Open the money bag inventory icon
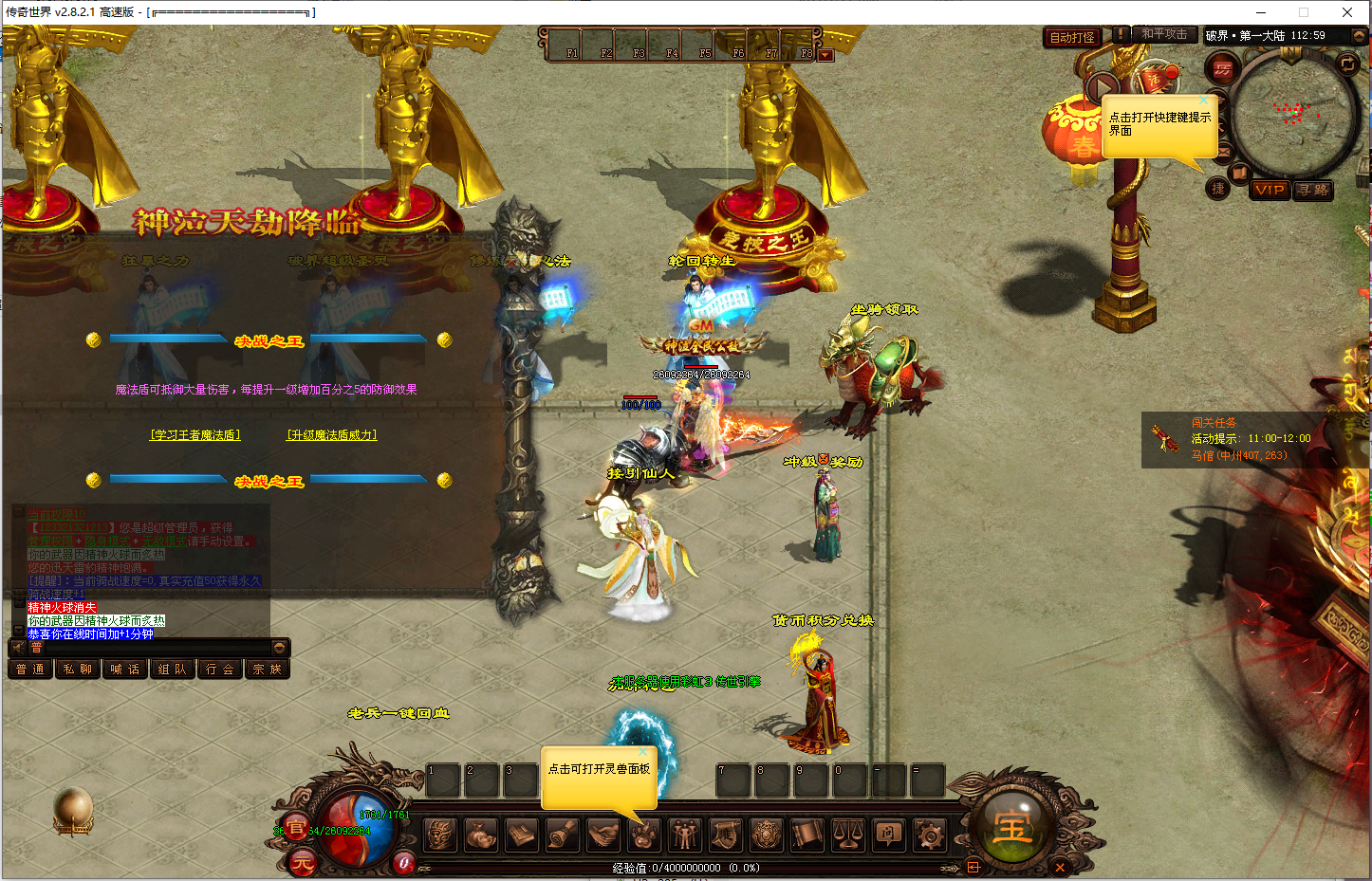1372x881 pixels. (x=482, y=835)
